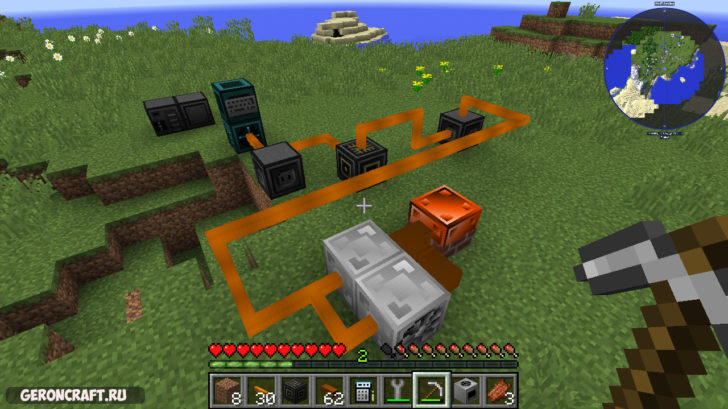Image resolution: width=728 pixels, height=409 pixels.
Task: Choose the grey machine block slot
Action: tap(464, 390)
